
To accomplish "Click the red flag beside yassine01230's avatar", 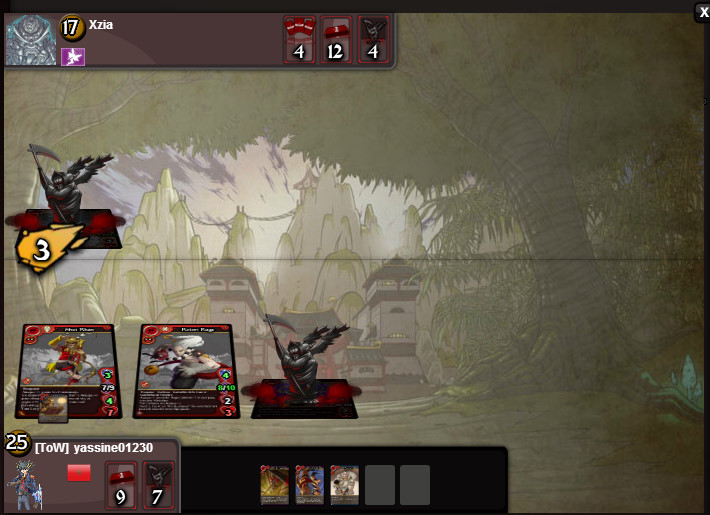I will point(79,473).
